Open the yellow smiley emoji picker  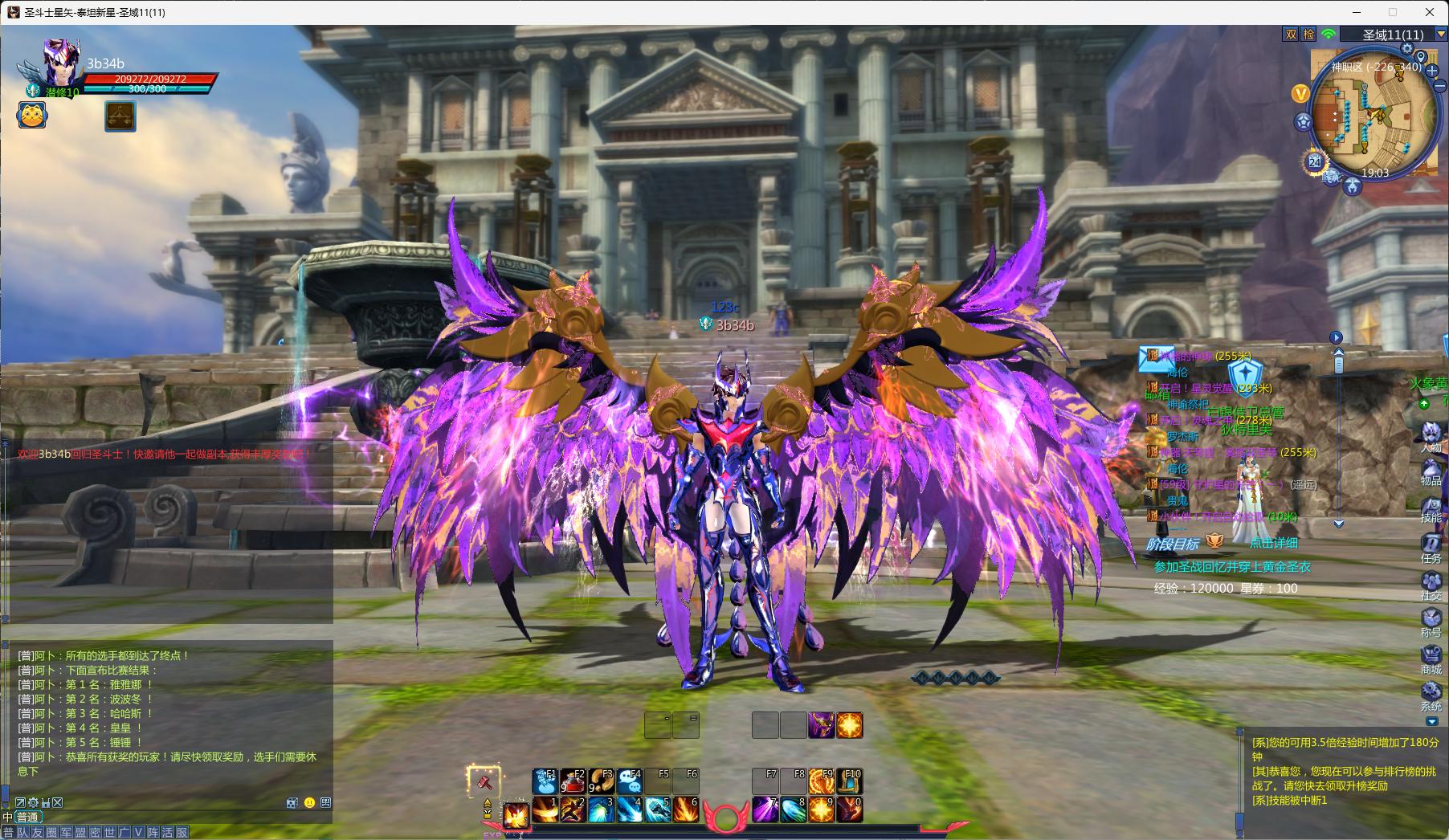(x=309, y=802)
